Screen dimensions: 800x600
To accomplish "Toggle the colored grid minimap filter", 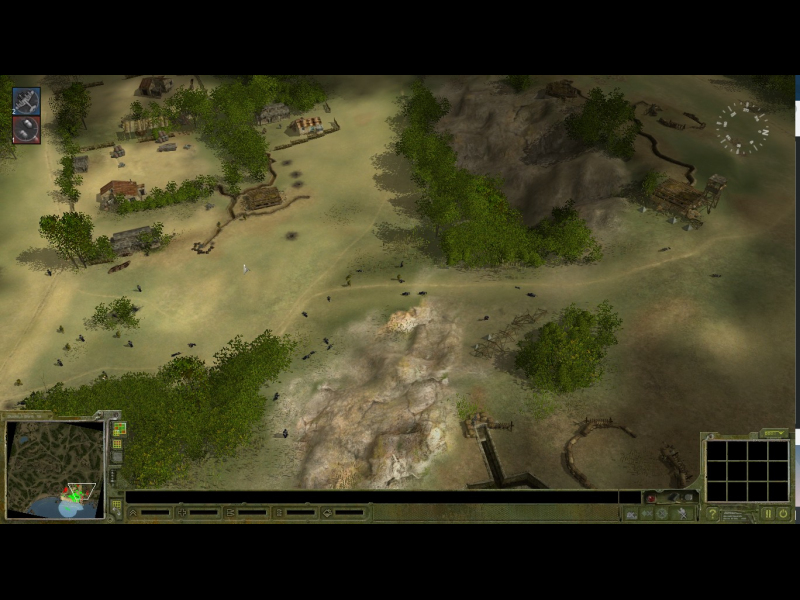I will pyautogui.click(x=118, y=429).
